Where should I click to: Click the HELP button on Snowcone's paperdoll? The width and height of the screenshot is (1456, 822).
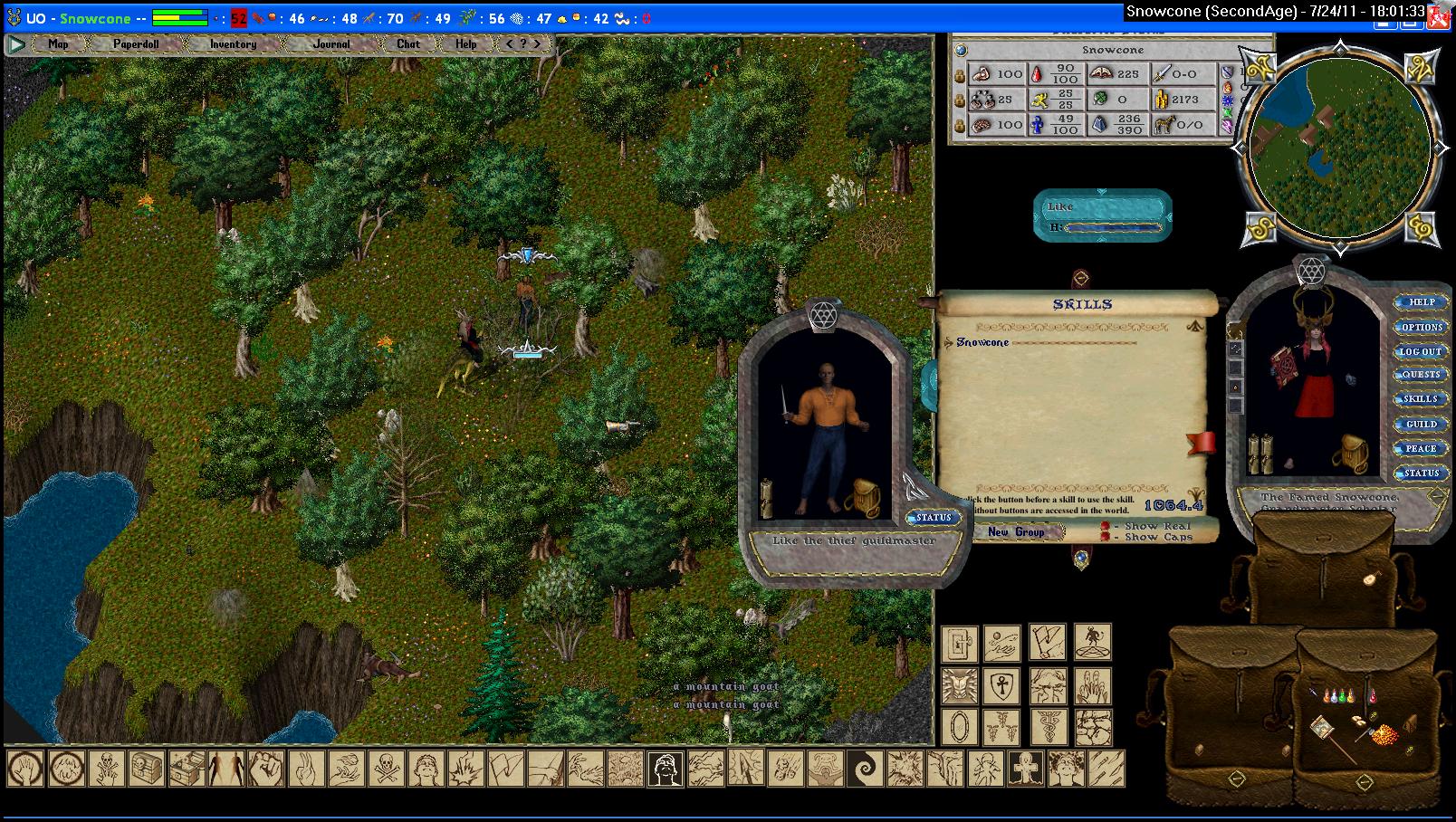pyautogui.click(x=1422, y=302)
